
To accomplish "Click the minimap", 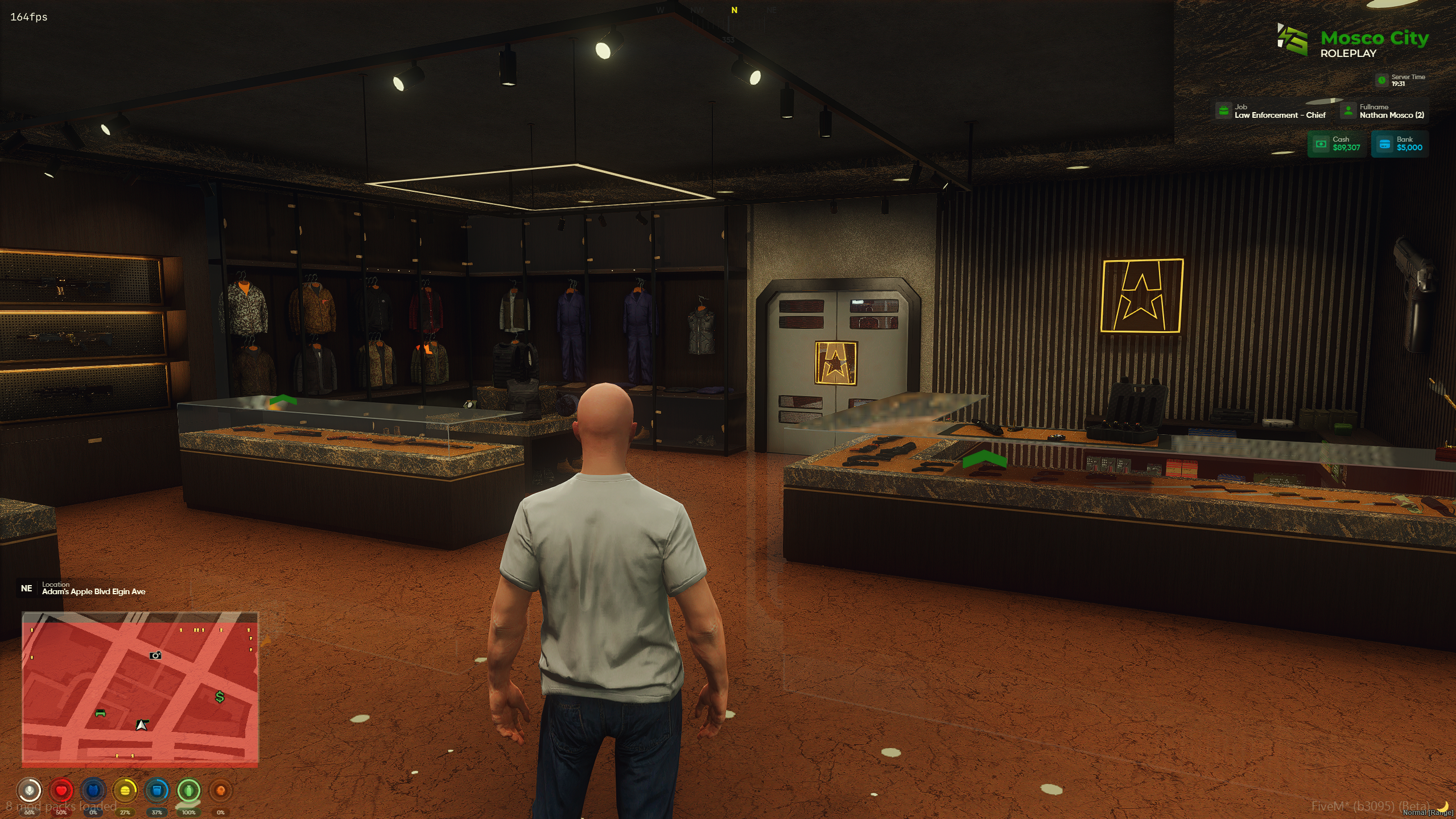I will tap(140, 688).
